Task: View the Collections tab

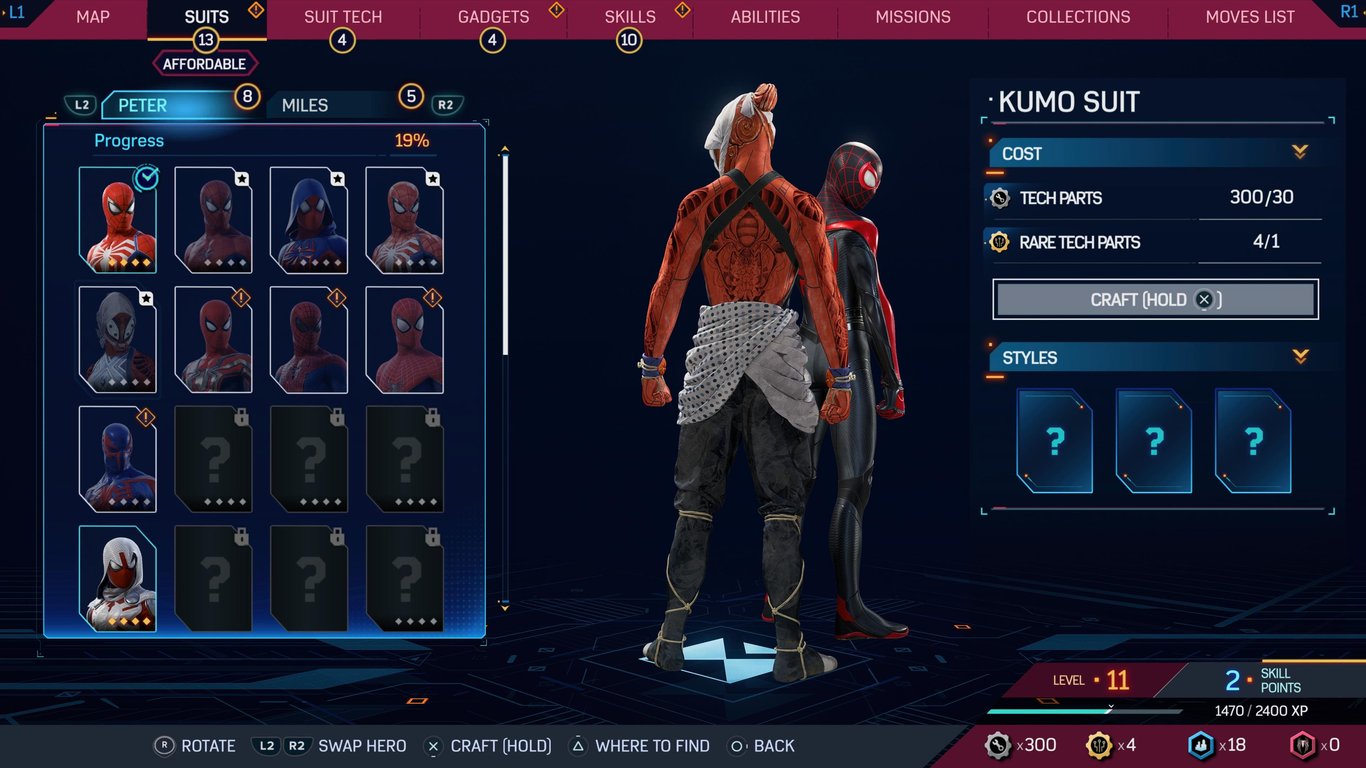Action: coord(1078,17)
